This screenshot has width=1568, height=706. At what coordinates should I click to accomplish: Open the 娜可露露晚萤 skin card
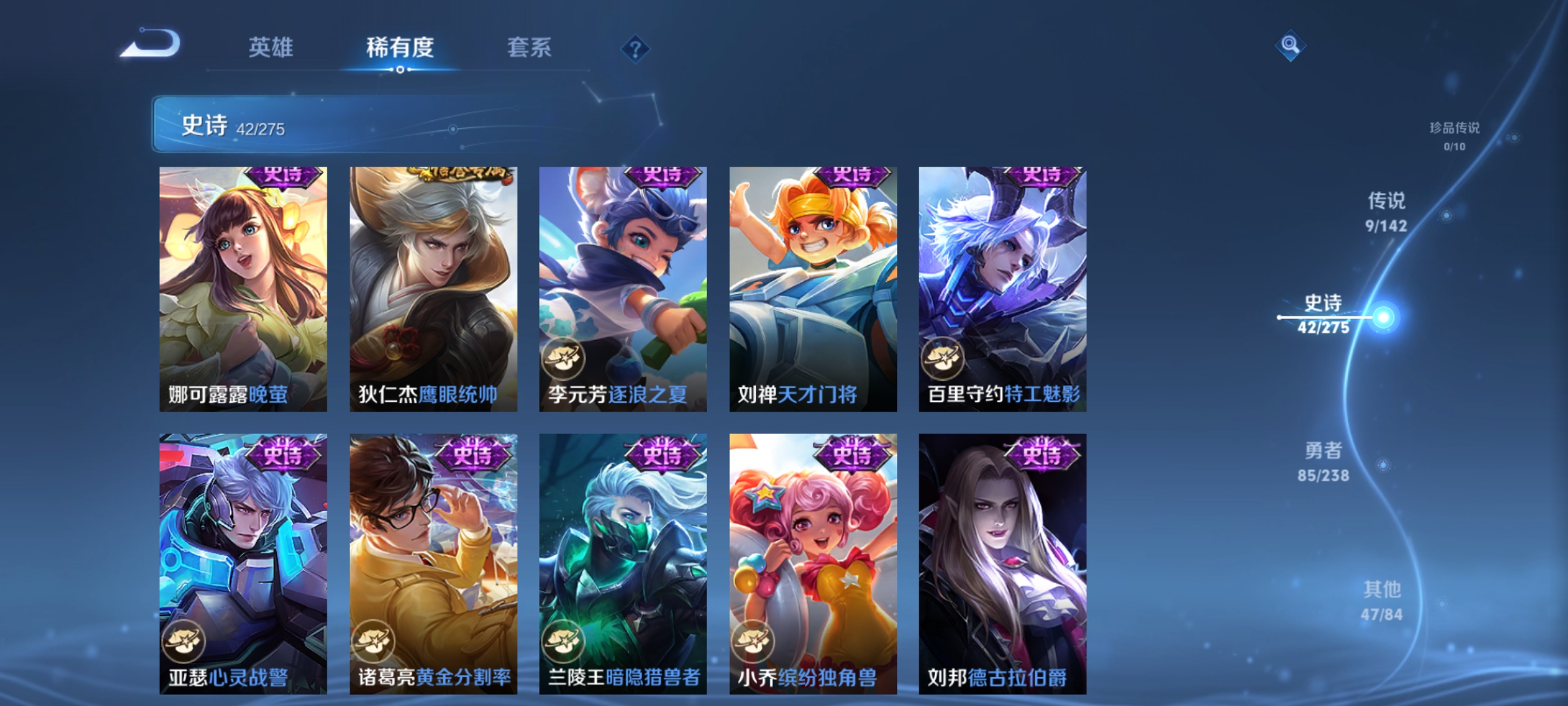coord(242,288)
